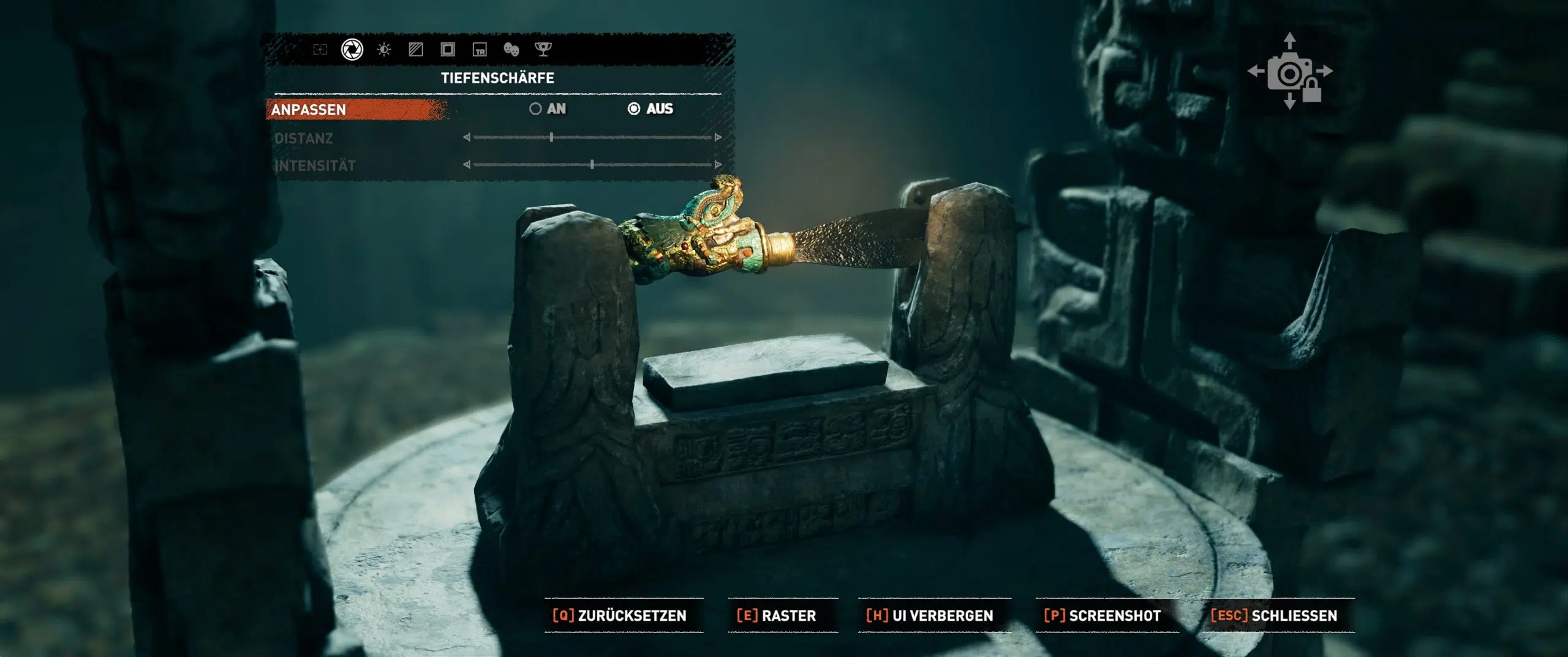Increase Distanz with its right arrow

(x=718, y=137)
